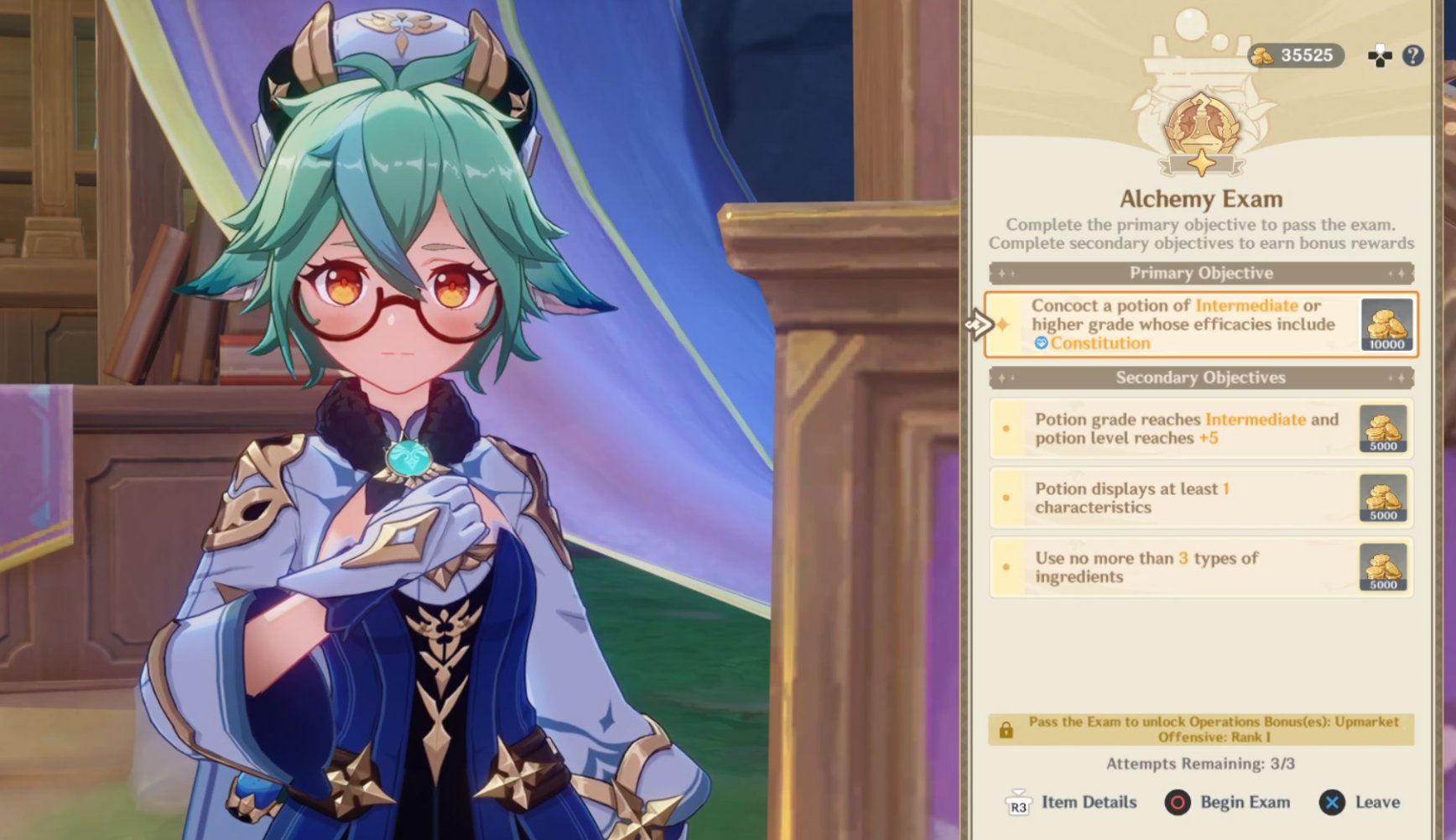Click the X Leave button icon

[1333, 802]
